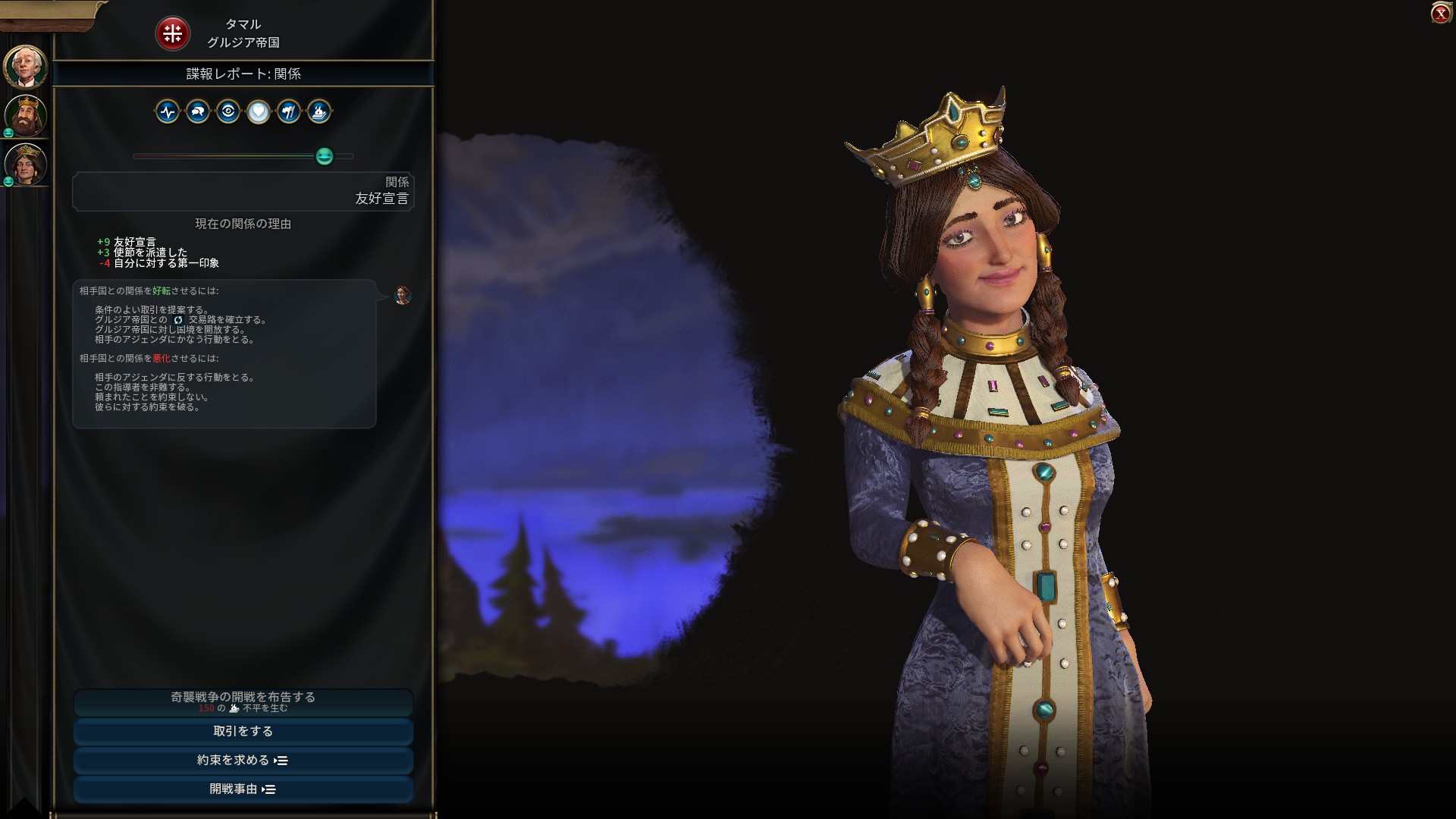
Task: Select Tamar's portrait in the leader list
Action: click(x=27, y=164)
